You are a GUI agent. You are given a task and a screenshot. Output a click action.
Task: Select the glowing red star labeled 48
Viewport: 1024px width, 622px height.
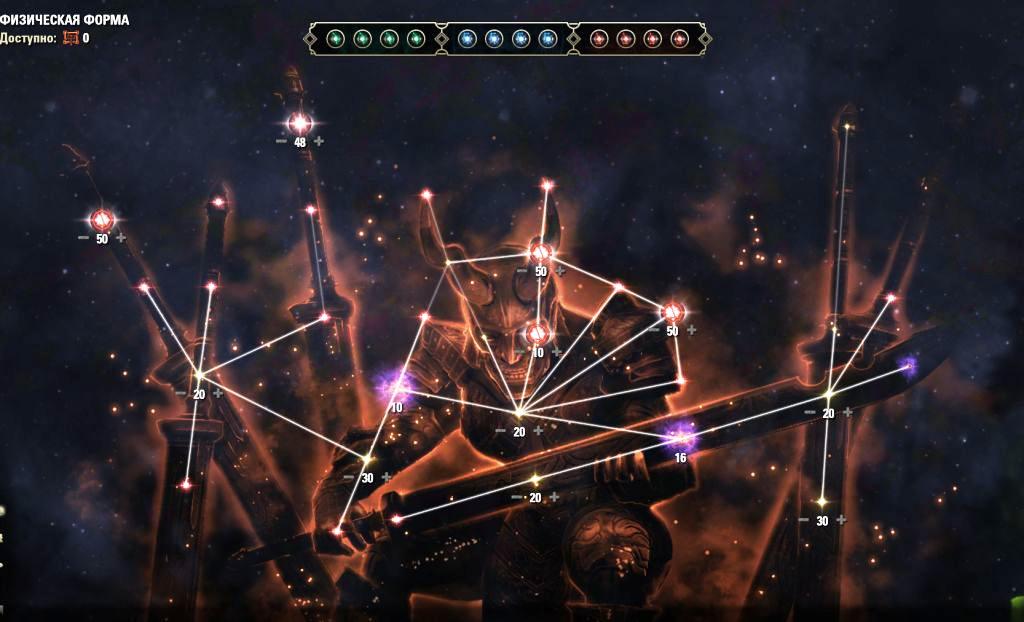tap(300, 124)
